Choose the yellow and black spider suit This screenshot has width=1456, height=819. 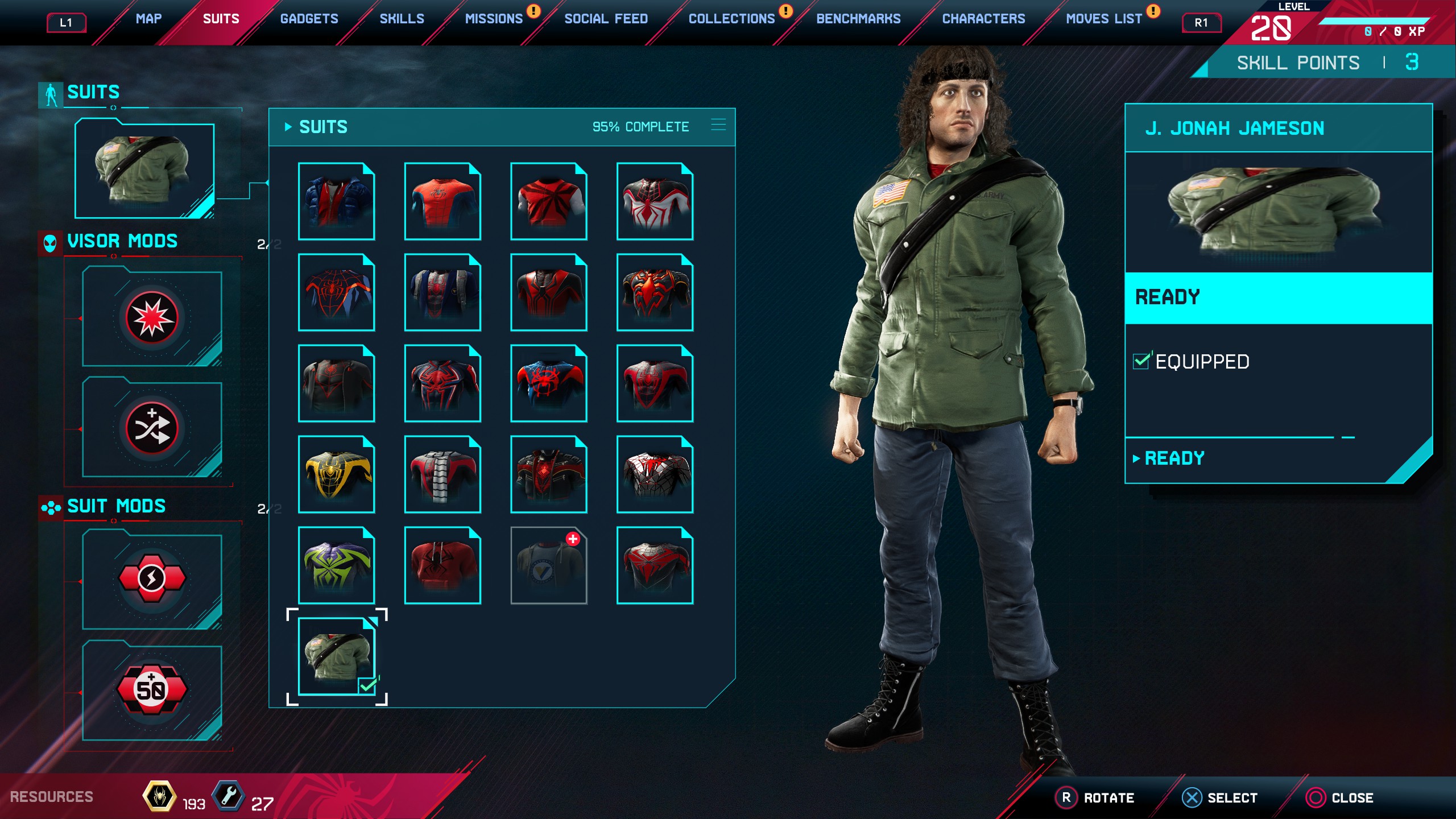[336, 474]
